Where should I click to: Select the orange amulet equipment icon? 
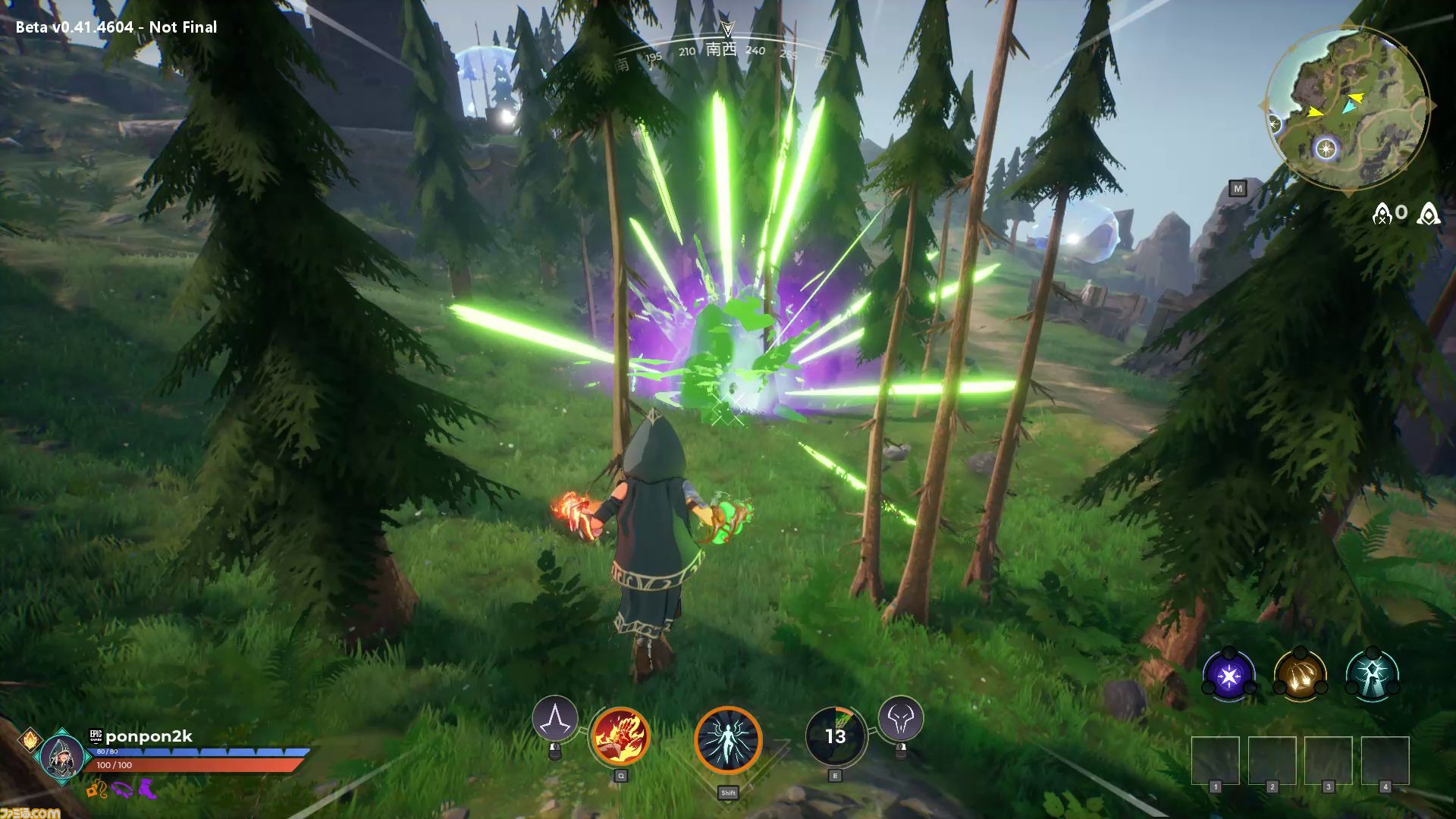[x=96, y=789]
